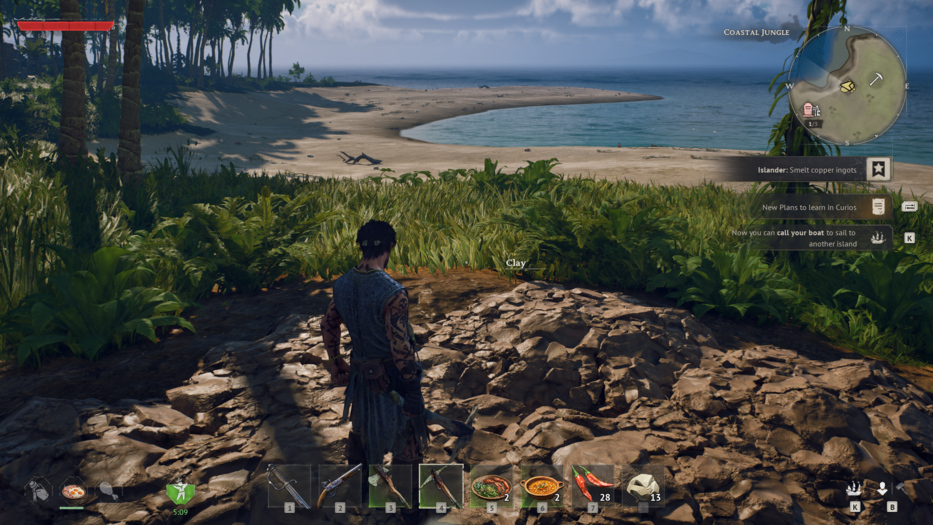
Task: Click the ship icon in the bottom corner
Action: coord(854,489)
